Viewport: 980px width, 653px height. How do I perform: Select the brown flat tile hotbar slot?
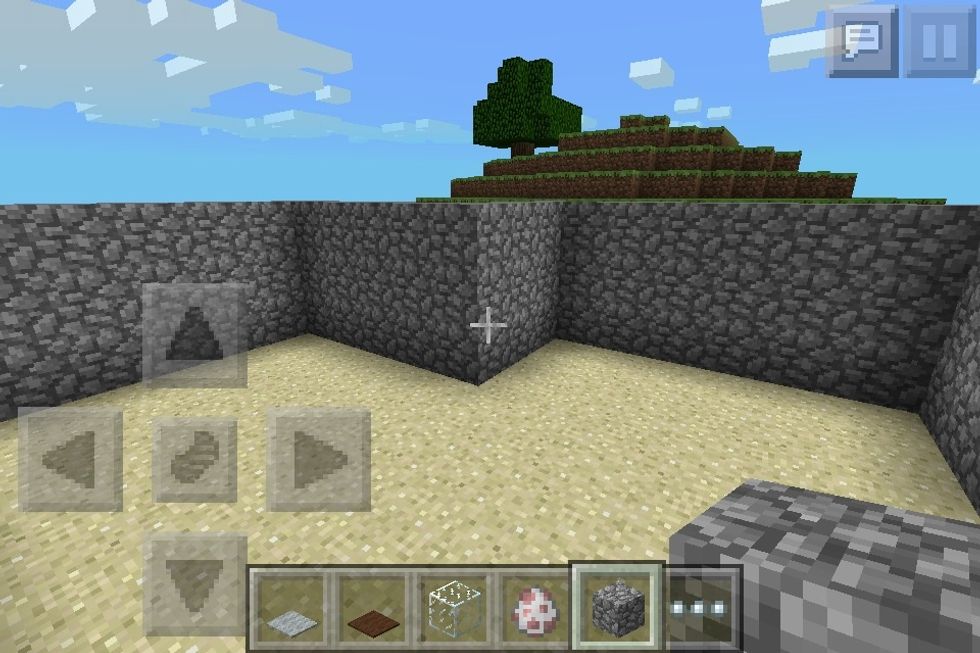(x=372, y=608)
